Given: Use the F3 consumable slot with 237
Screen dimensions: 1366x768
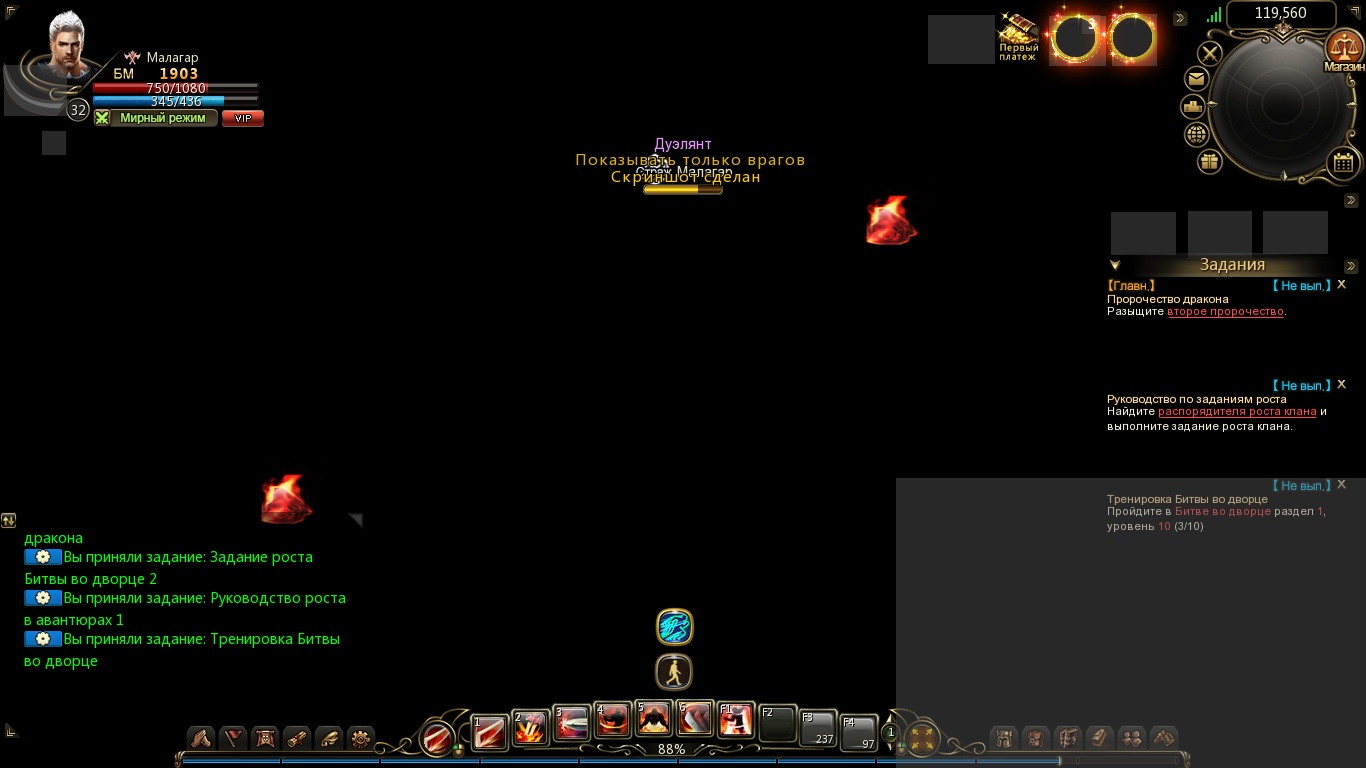Looking at the screenshot, I should (817, 729).
